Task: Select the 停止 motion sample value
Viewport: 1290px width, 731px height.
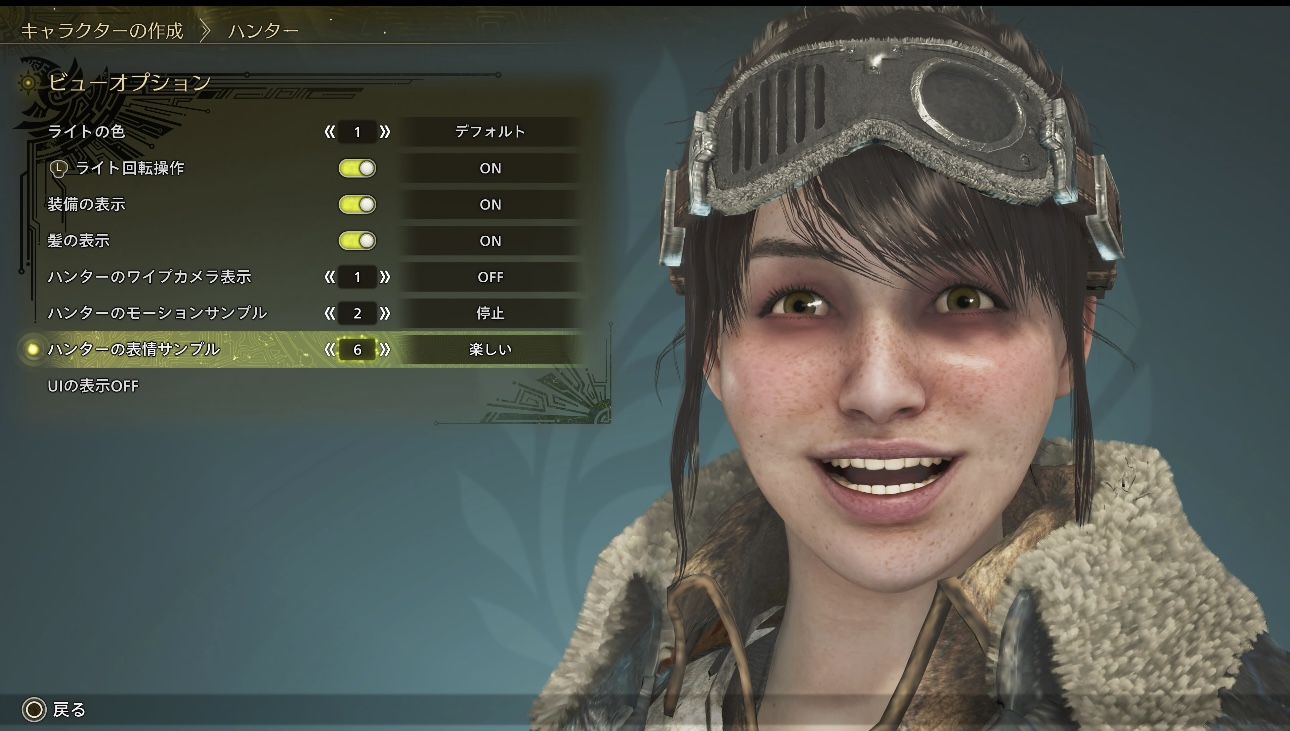Action: 490,313
